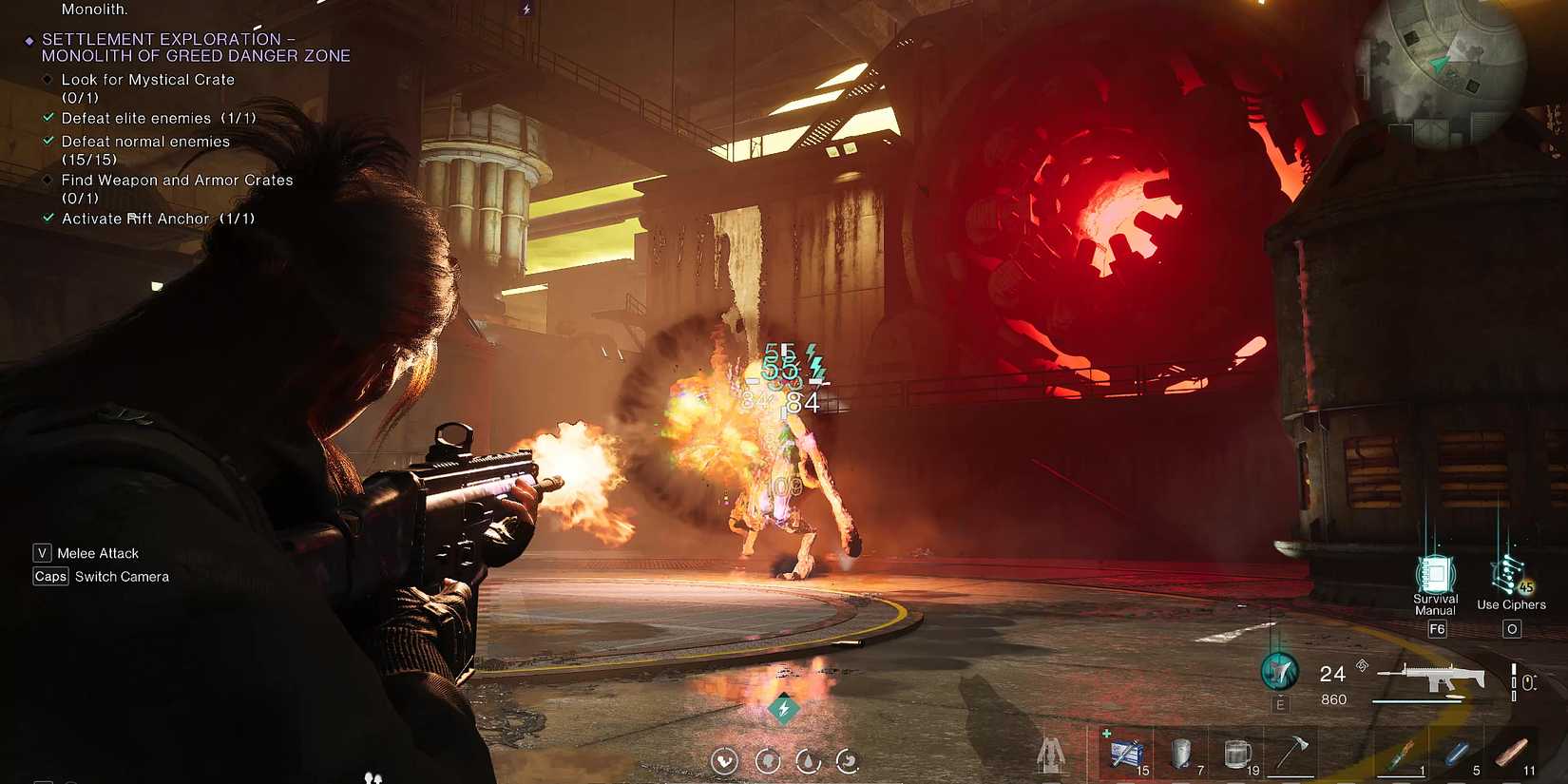Toggle the Activate Rift Anchor objective check
The image size is (1568, 784).
click(49, 219)
